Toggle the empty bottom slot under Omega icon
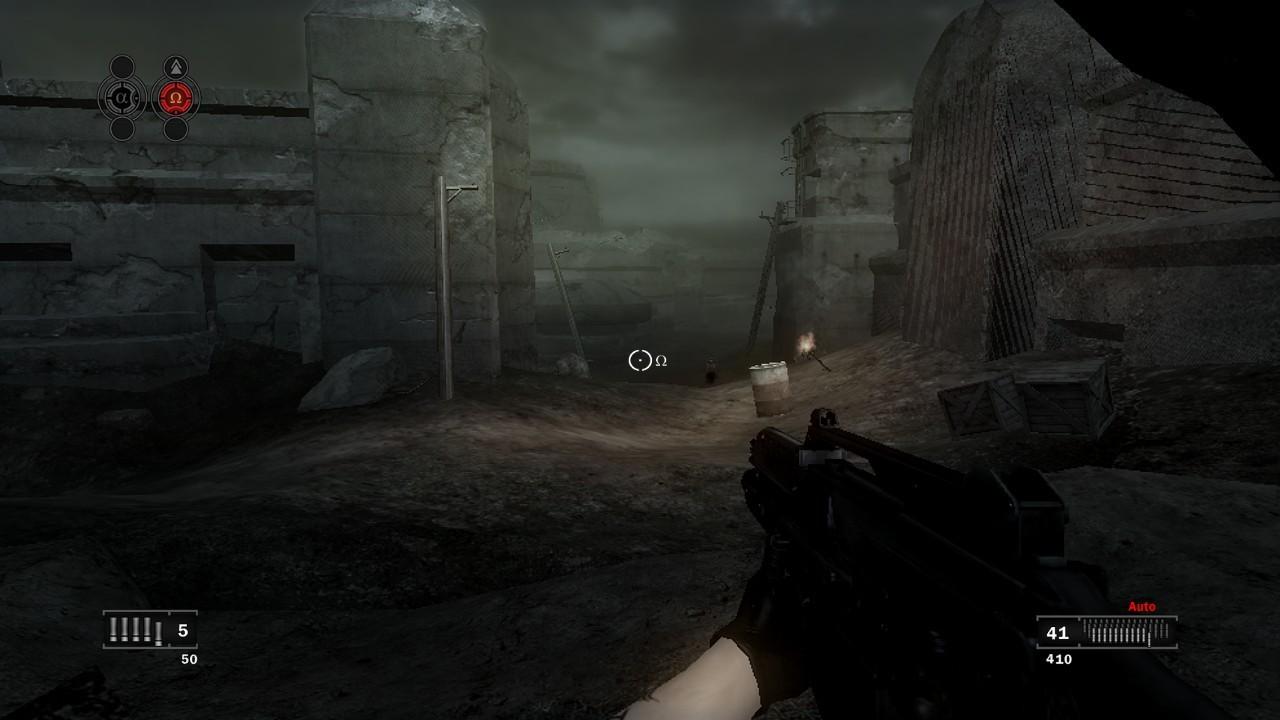The width and height of the screenshot is (1280, 720). [176, 127]
